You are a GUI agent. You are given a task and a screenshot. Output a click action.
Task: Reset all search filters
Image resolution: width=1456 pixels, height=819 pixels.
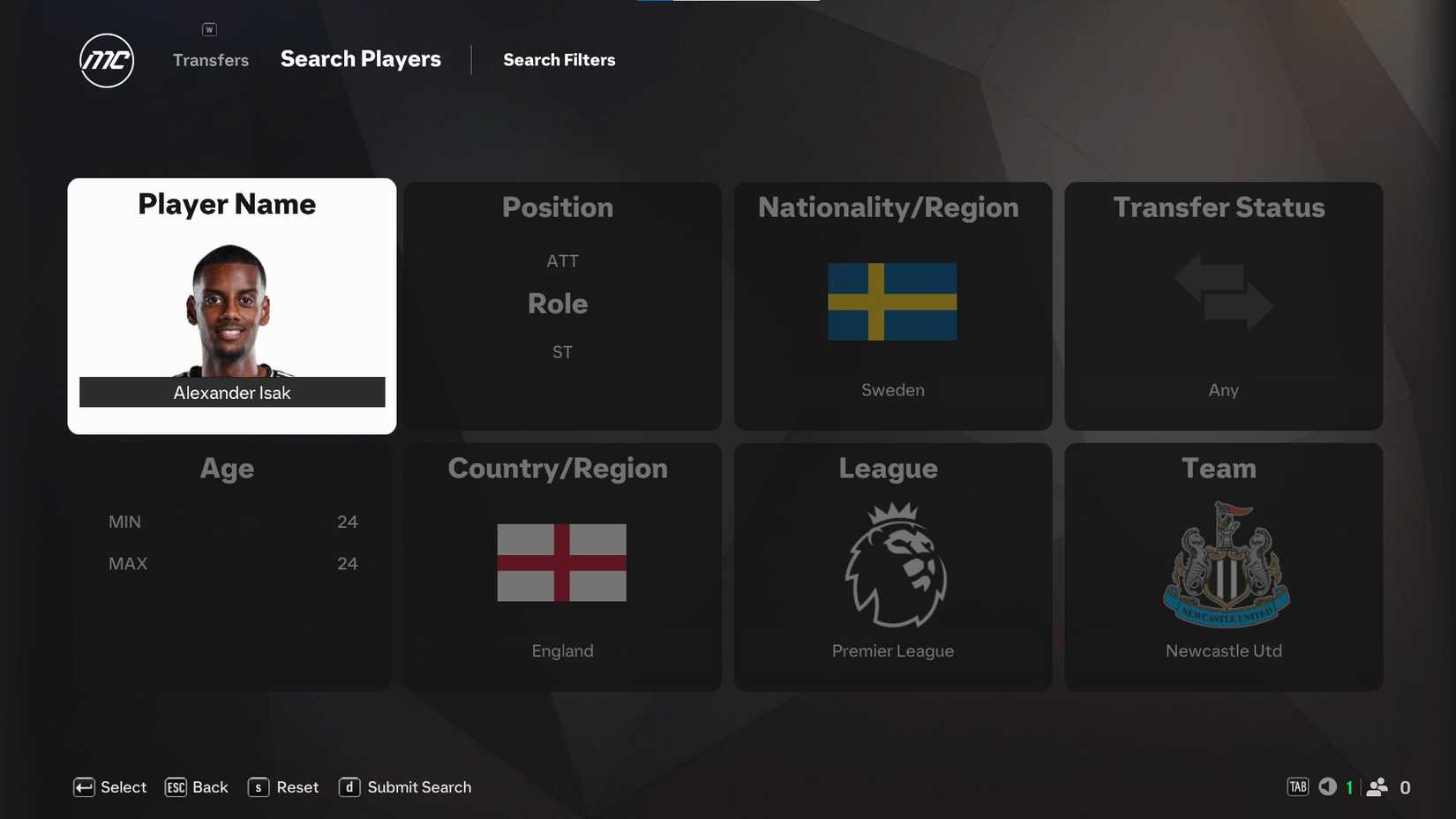click(282, 785)
